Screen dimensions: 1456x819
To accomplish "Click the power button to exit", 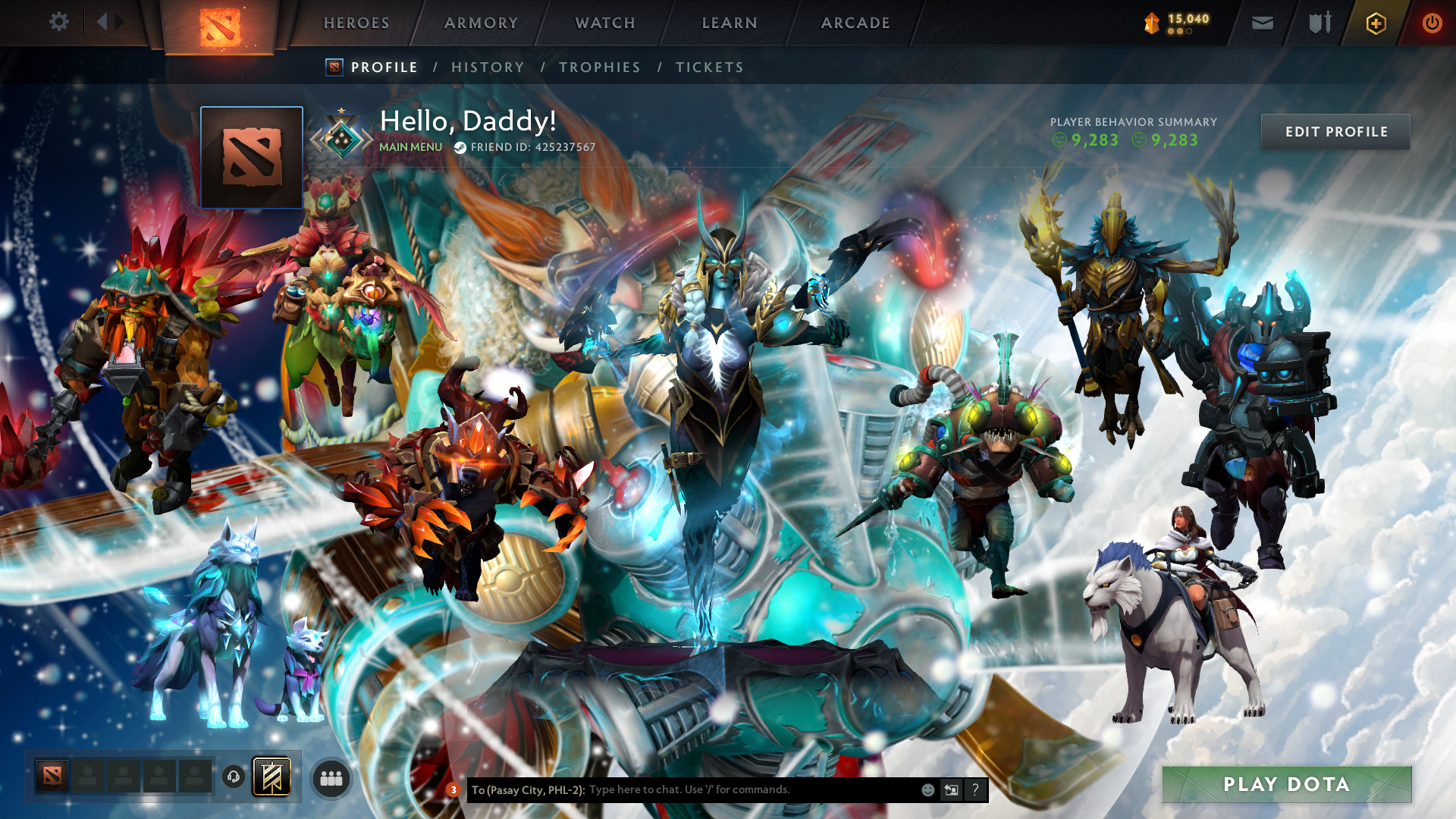I will click(x=1432, y=23).
